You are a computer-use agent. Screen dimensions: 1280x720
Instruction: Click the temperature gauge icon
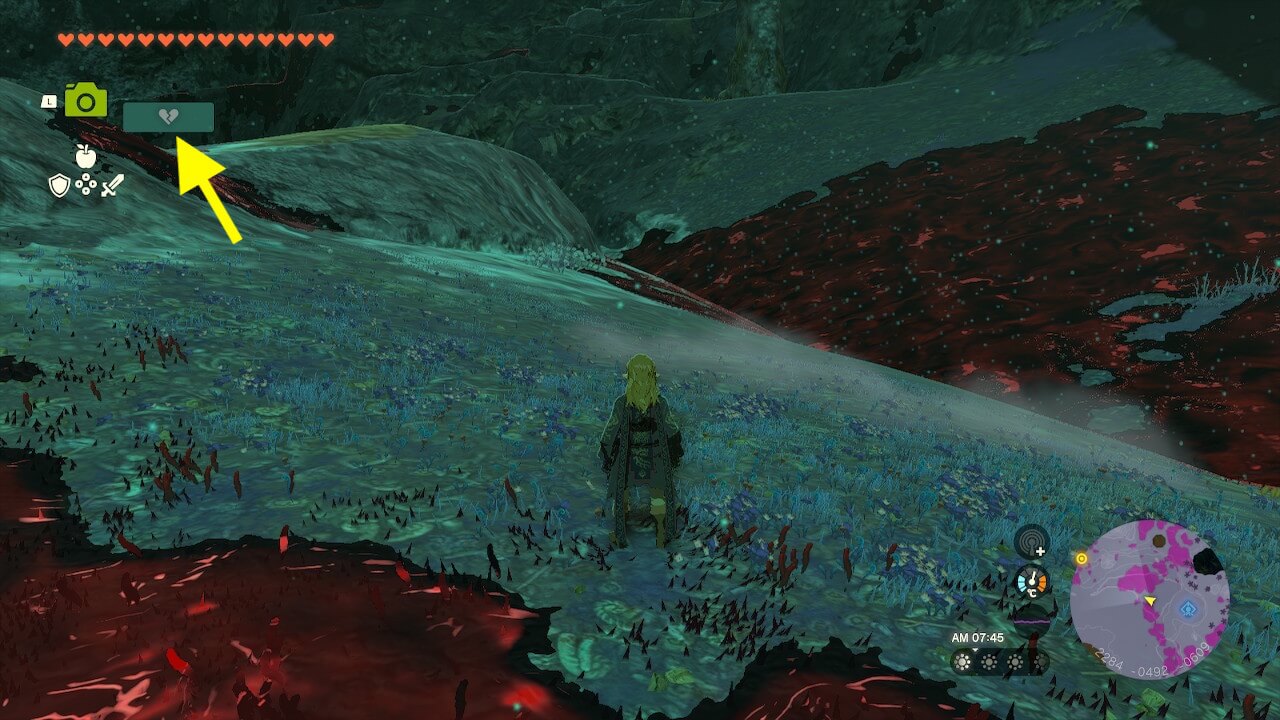pyautogui.click(x=1031, y=581)
